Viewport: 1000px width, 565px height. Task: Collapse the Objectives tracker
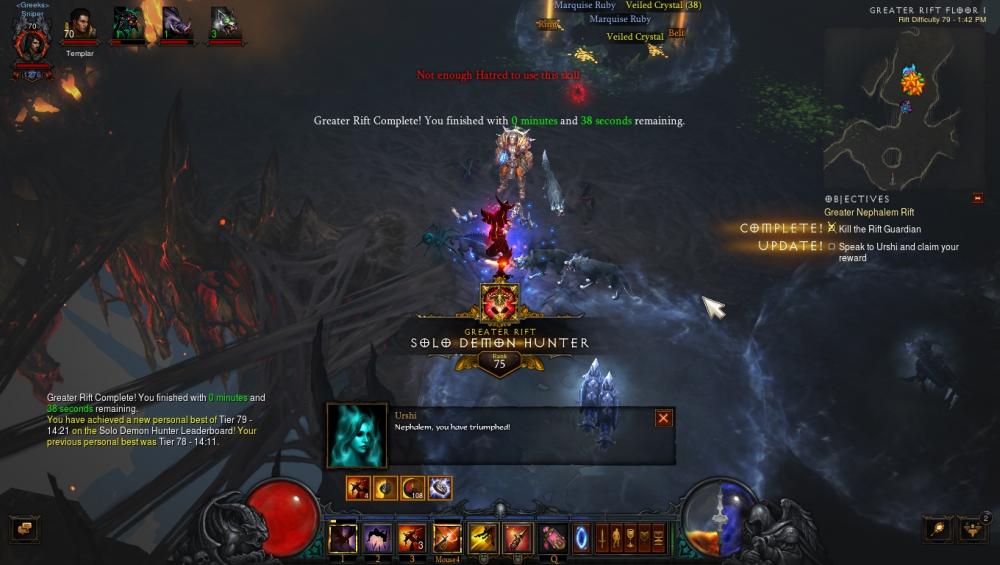coord(977,198)
